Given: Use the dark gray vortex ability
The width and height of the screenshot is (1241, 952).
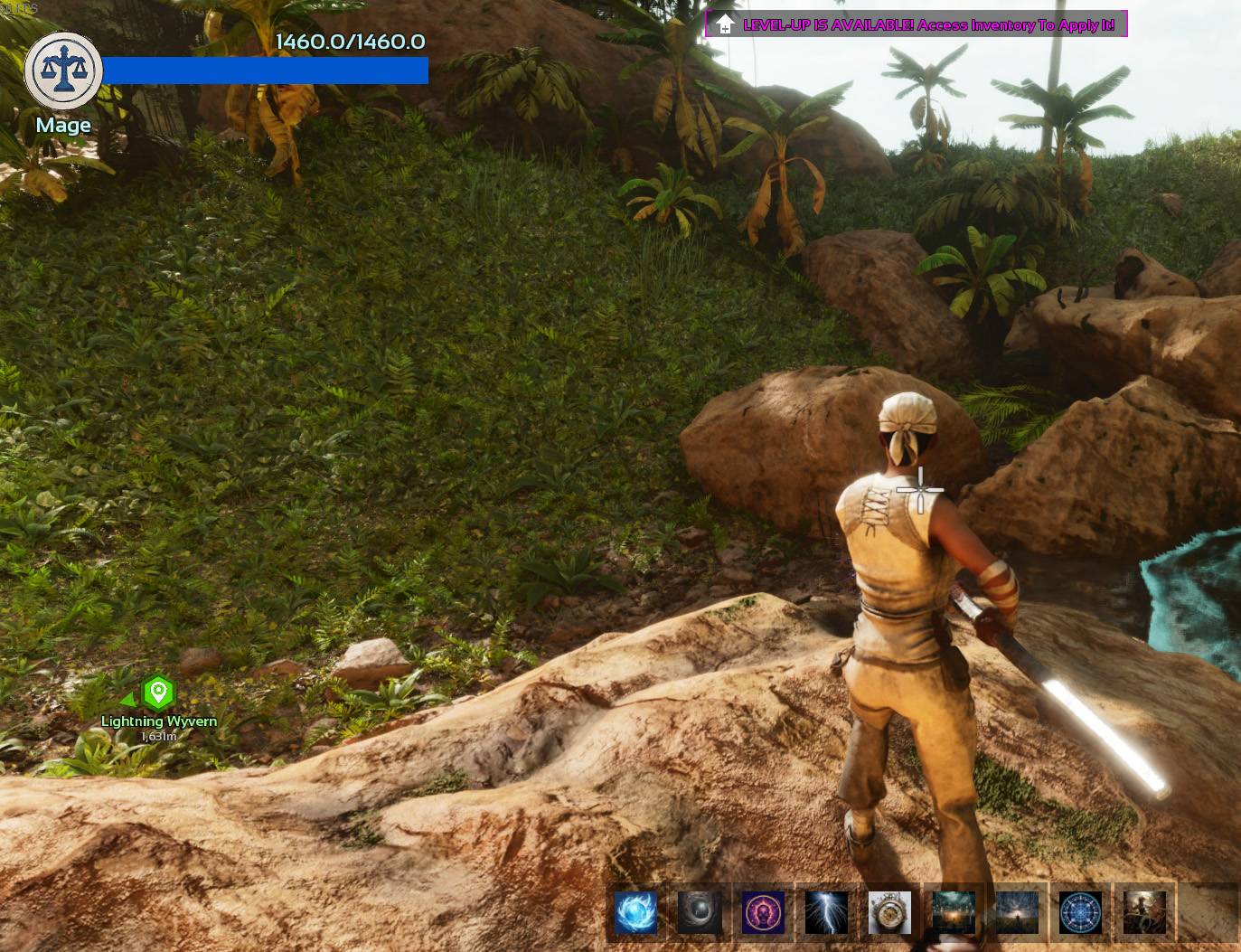Looking at the screenshot, I should (700, 912).
